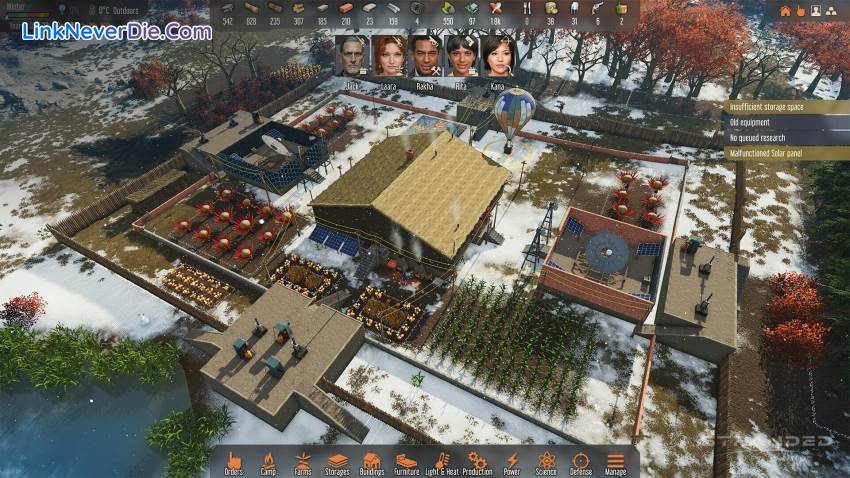Select survivor Rita's portrait
The image size is (850, 478).
(461, 56)
